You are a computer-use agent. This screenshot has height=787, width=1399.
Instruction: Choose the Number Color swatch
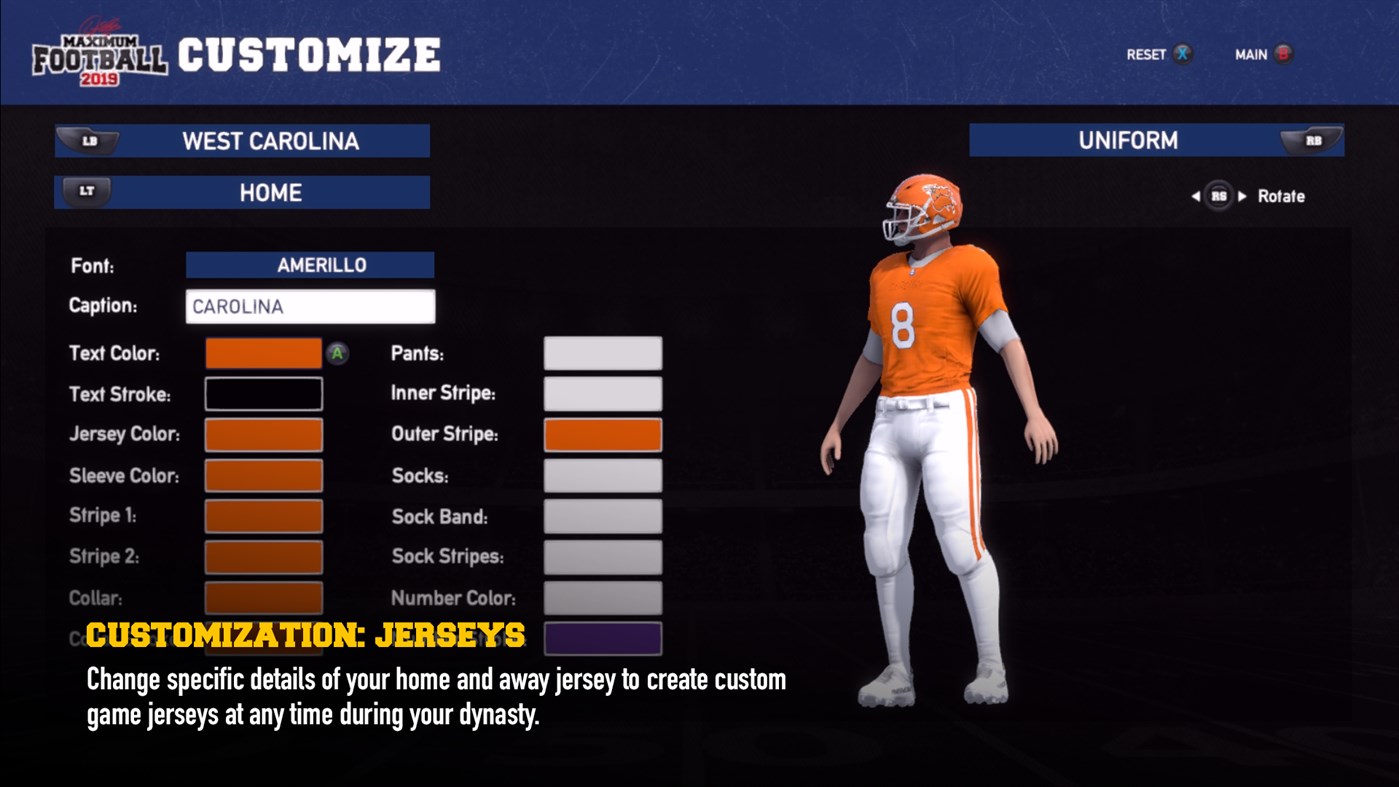pyautogui.click(x=602, y=598)
